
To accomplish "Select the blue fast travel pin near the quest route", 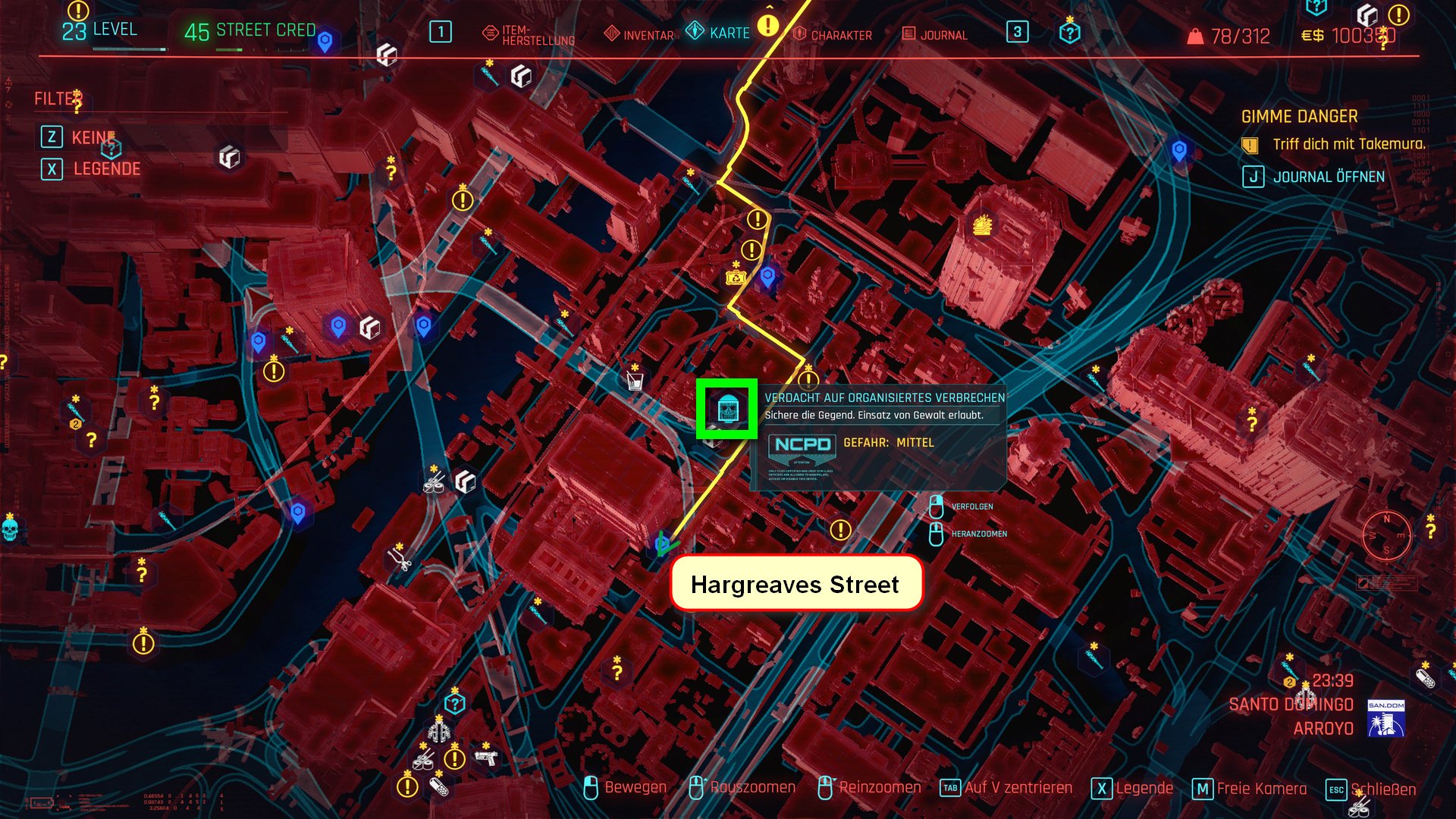I will 767,277.
